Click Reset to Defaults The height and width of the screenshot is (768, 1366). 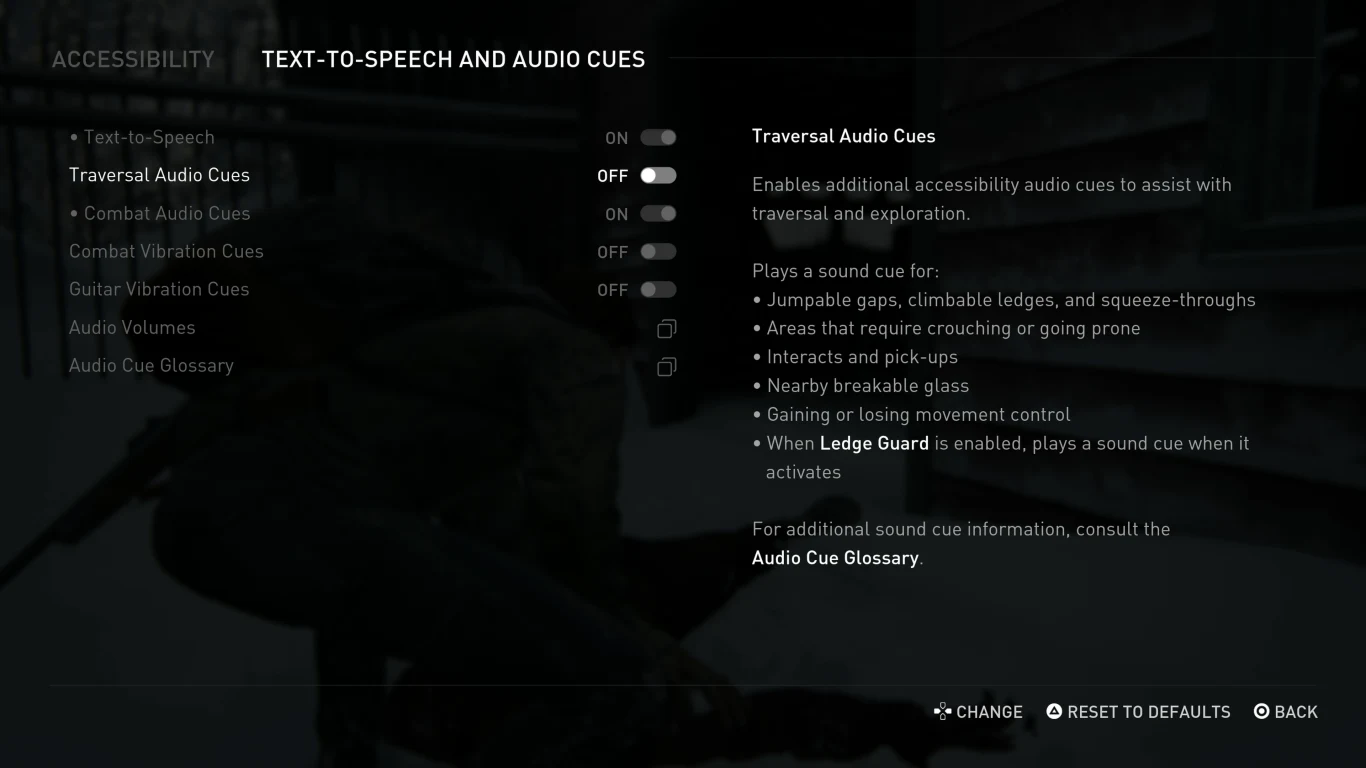[x=1138, y=712]
